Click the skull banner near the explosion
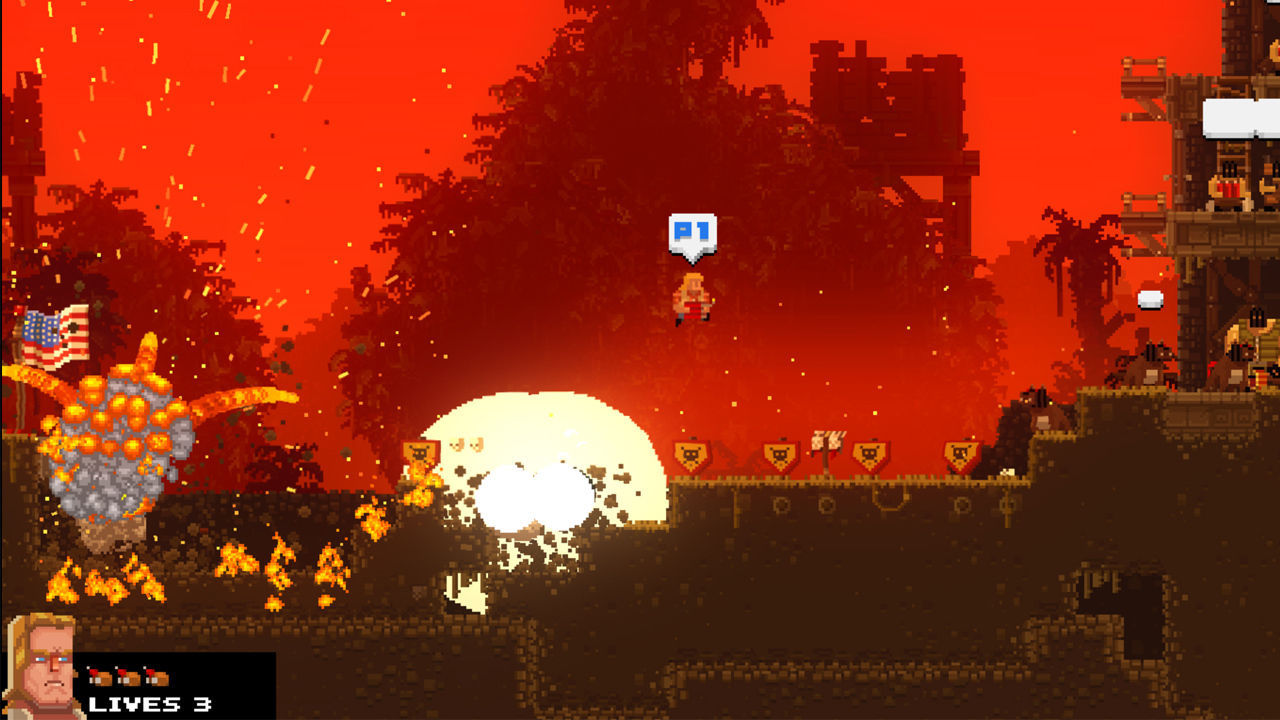The image size is (1280, 720). (422, 452)
